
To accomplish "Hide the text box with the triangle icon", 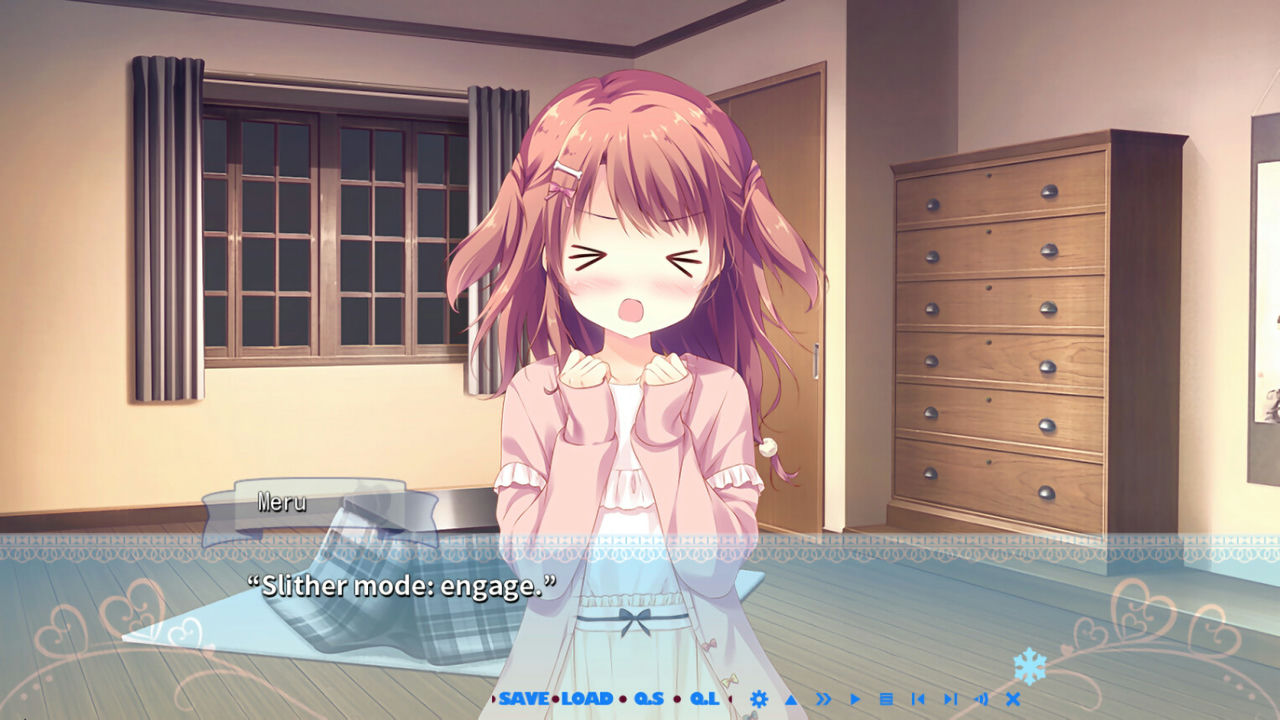I will tap(789, 700).
